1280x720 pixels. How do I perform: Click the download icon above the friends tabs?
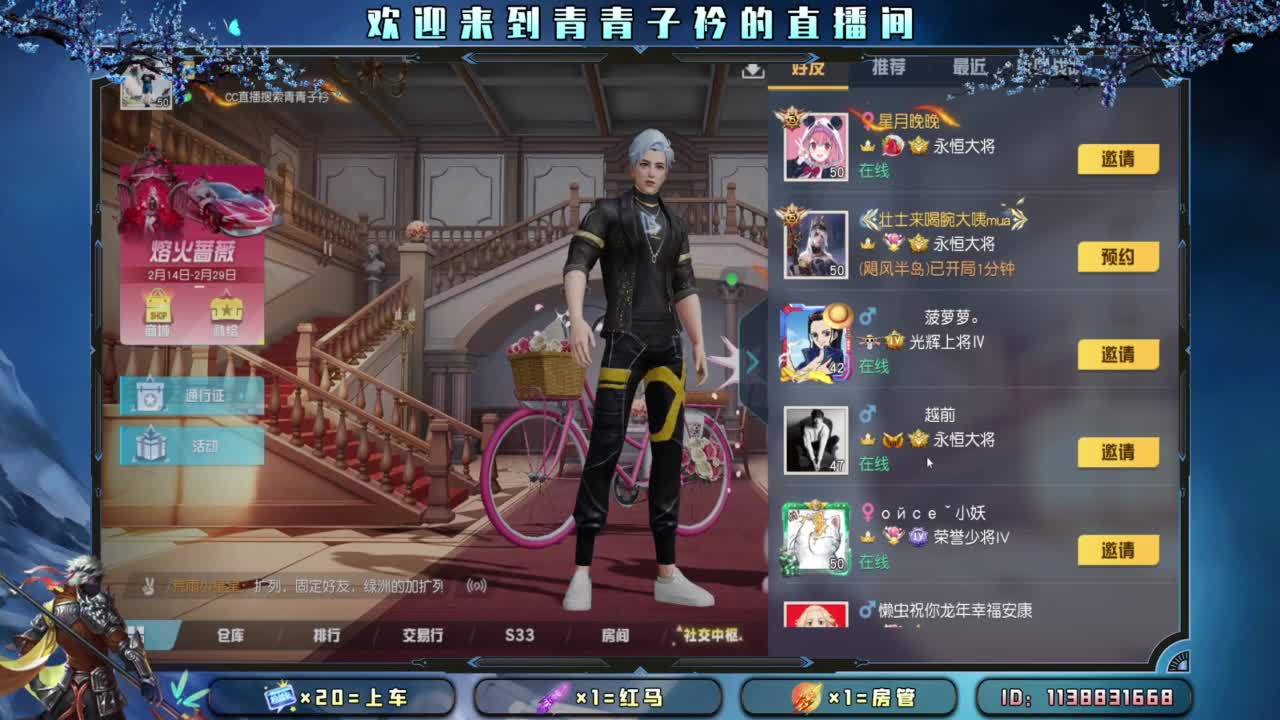coord(751,71)
